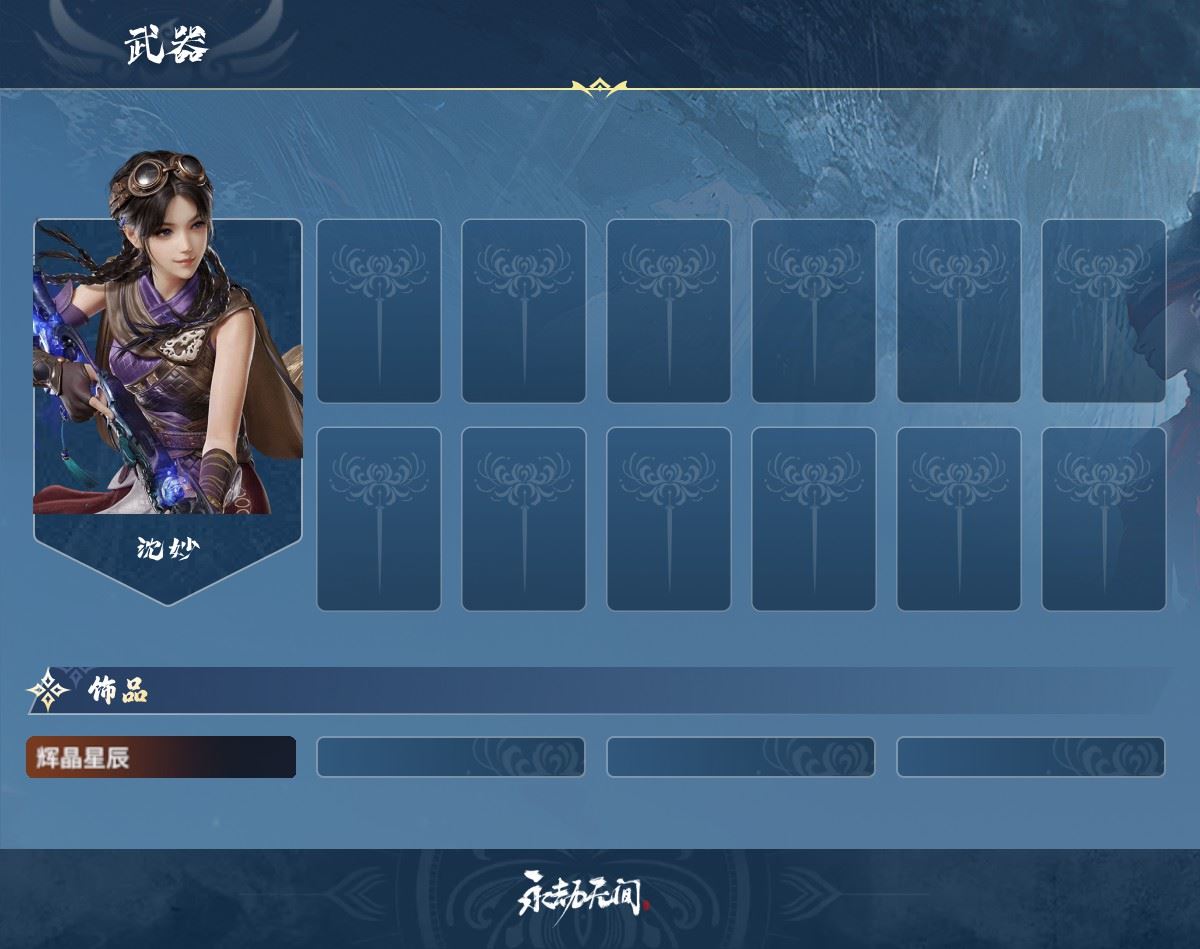Click the 辉晶星辰 accessory entry
Viewport: 1200px width, 949px height.
160,757
